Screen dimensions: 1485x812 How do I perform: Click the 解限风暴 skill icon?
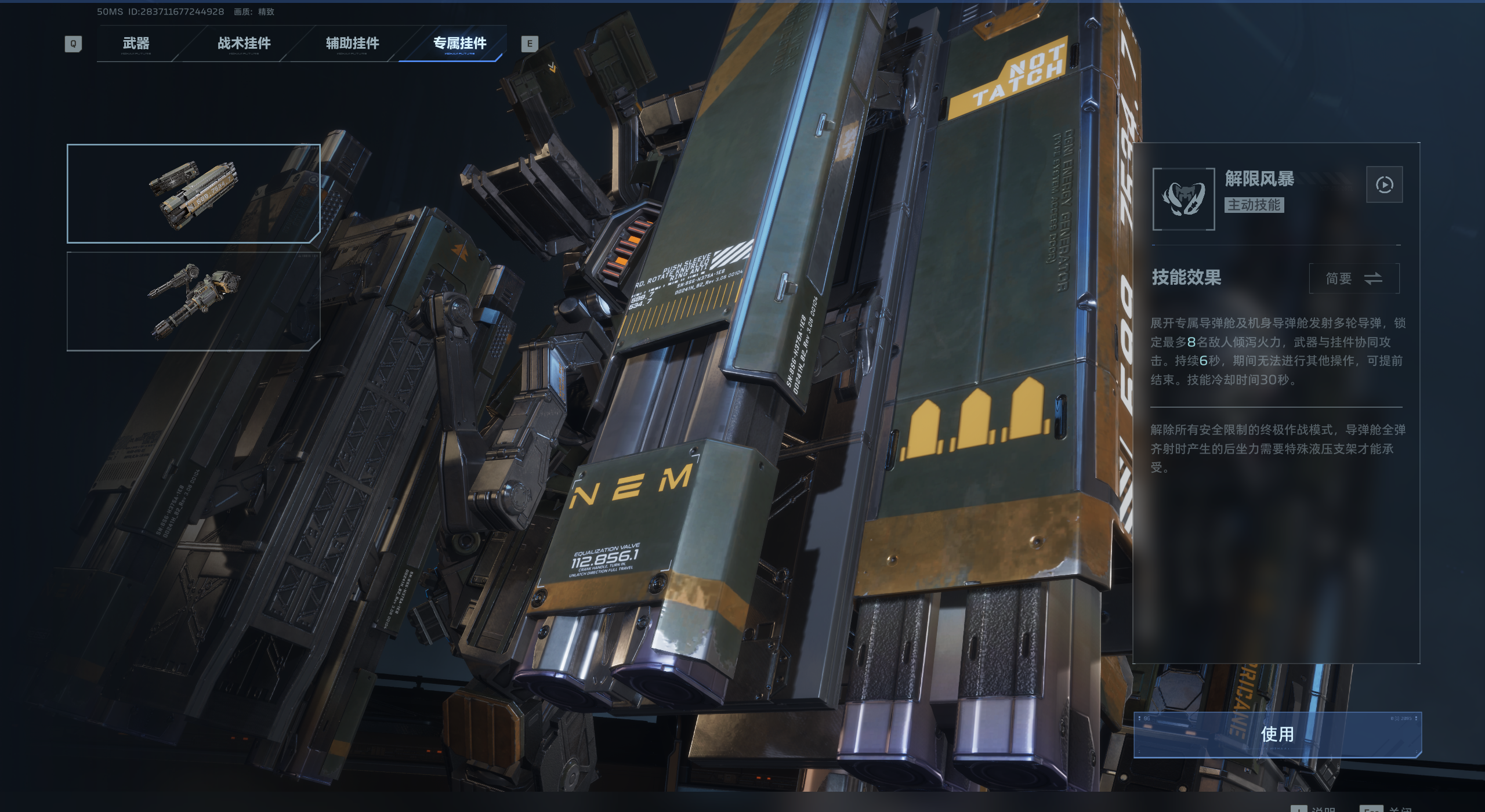(x=1183, y=199)
